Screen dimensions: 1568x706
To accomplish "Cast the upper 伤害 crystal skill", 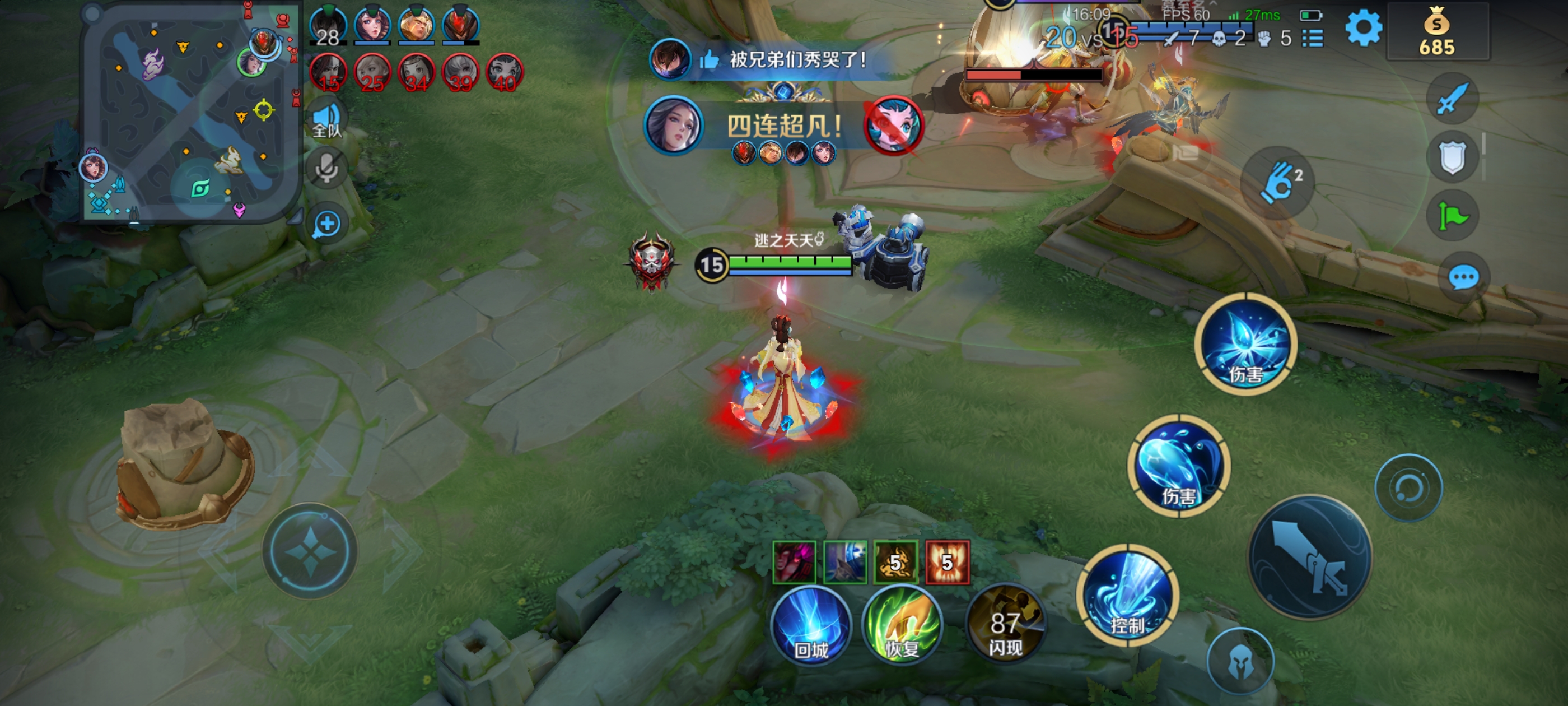I will pos(1246,344).
